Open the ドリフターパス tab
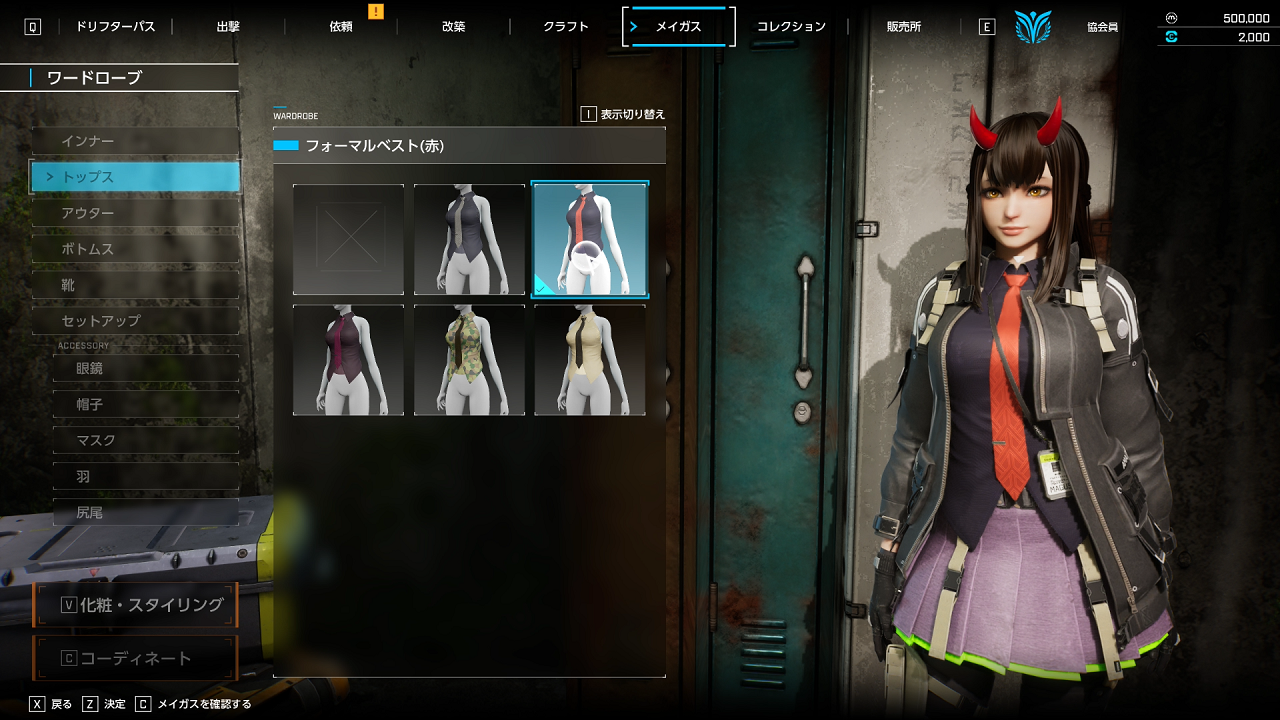Screen dimensions: 1280x720 coord(115,27)
